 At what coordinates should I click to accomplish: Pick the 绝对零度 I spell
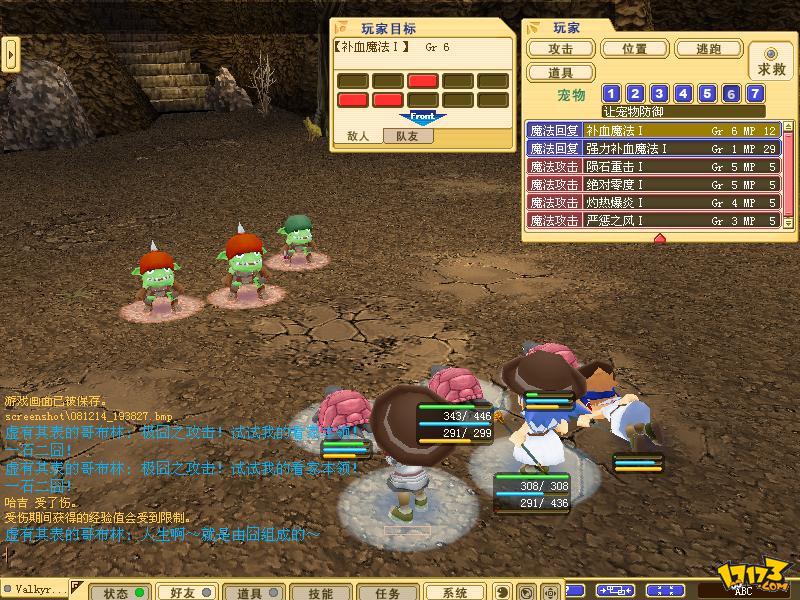[652, 185]
